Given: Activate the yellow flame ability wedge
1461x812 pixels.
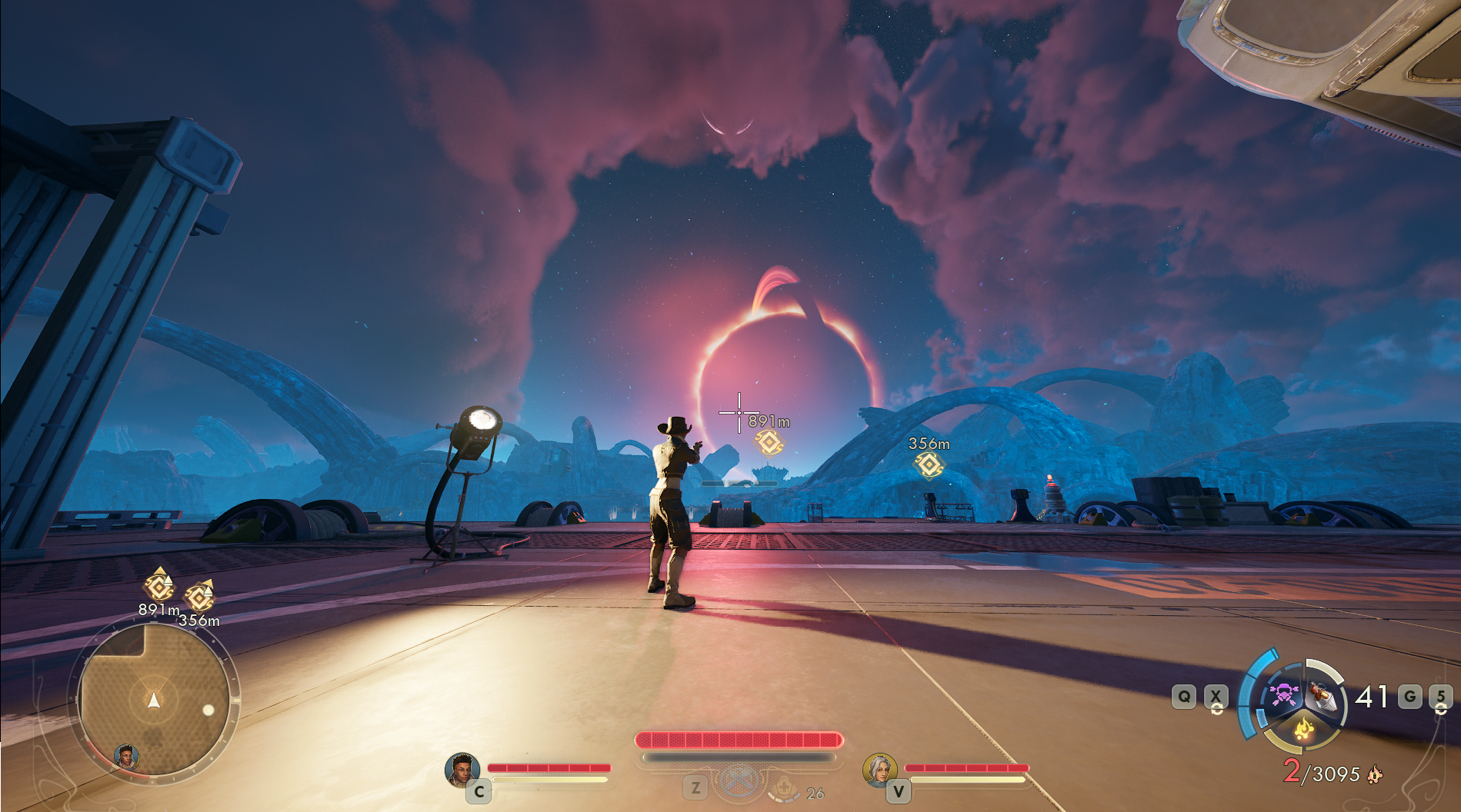Looking at the screenshot, I should tap(1303, 728).
